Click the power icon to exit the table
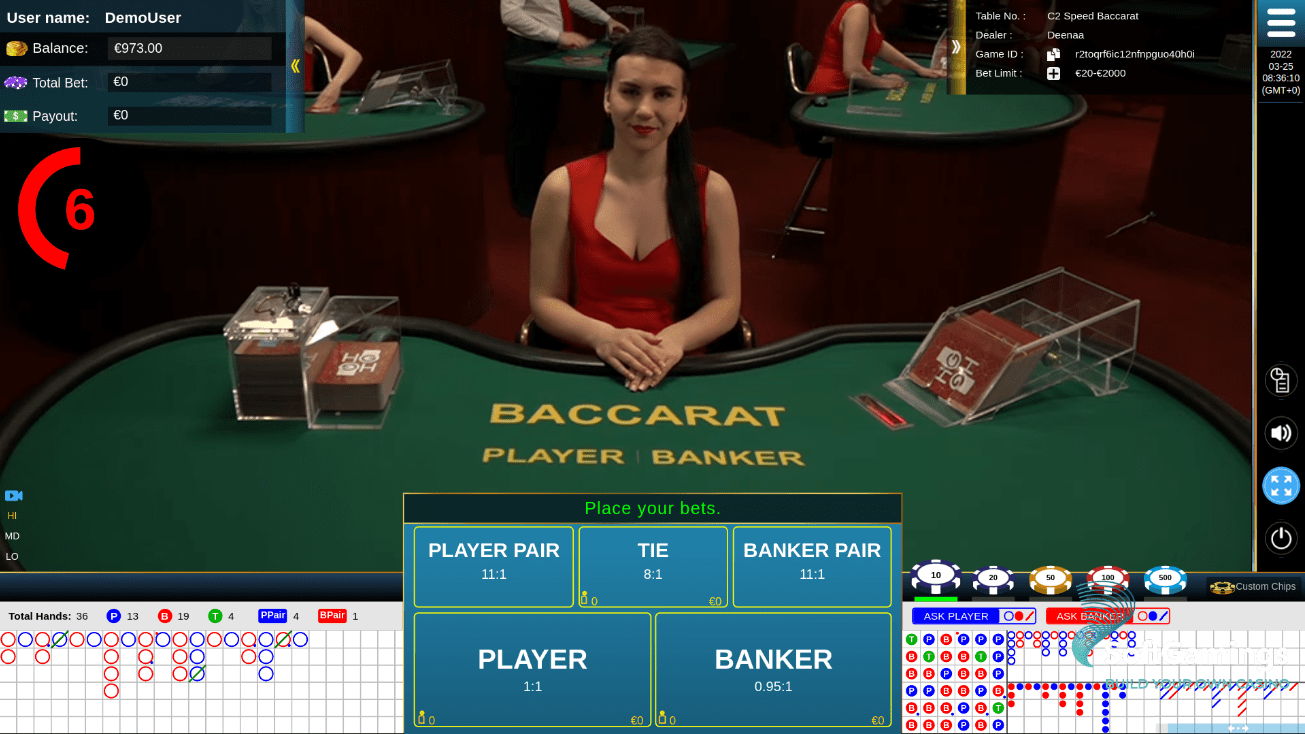This screenshot has height=734, width=1305. (1281, 538)
